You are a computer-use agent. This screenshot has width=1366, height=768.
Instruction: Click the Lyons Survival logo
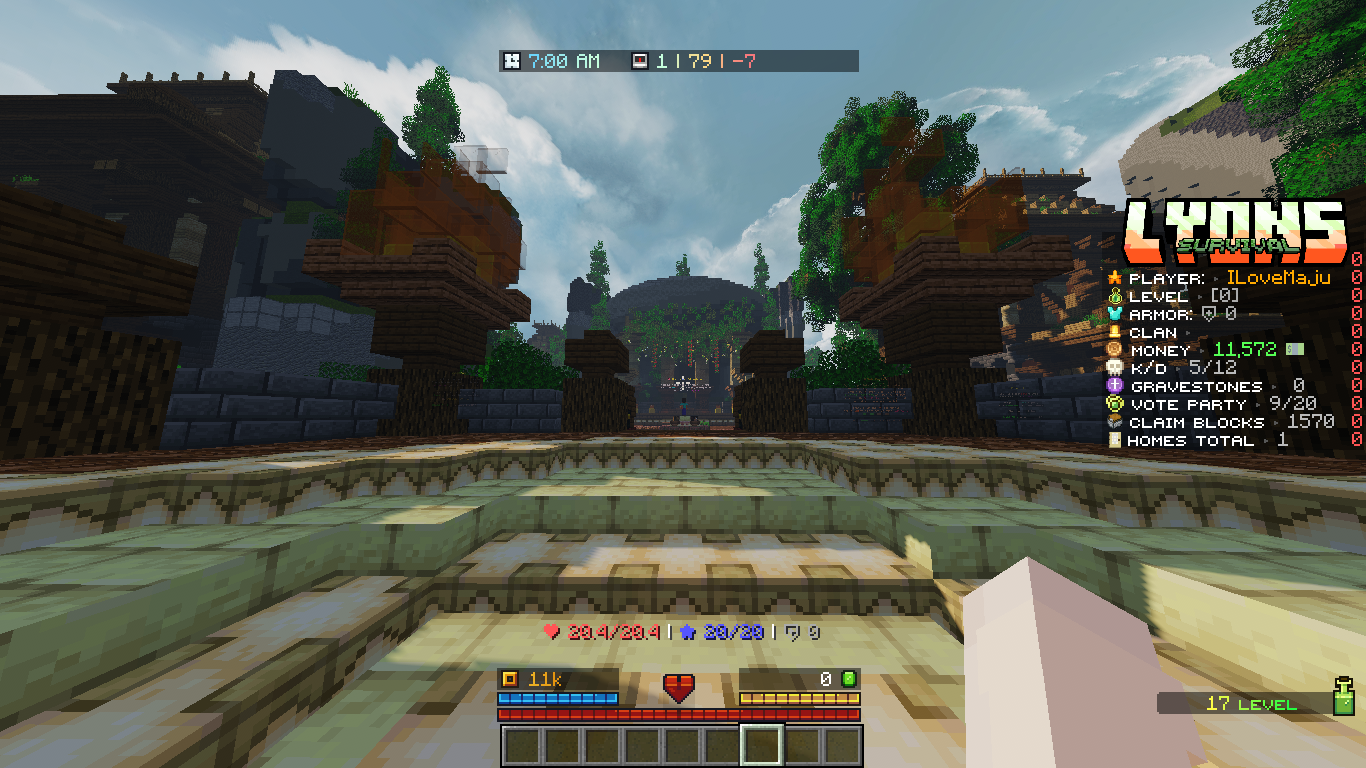tap(1234, 229)
